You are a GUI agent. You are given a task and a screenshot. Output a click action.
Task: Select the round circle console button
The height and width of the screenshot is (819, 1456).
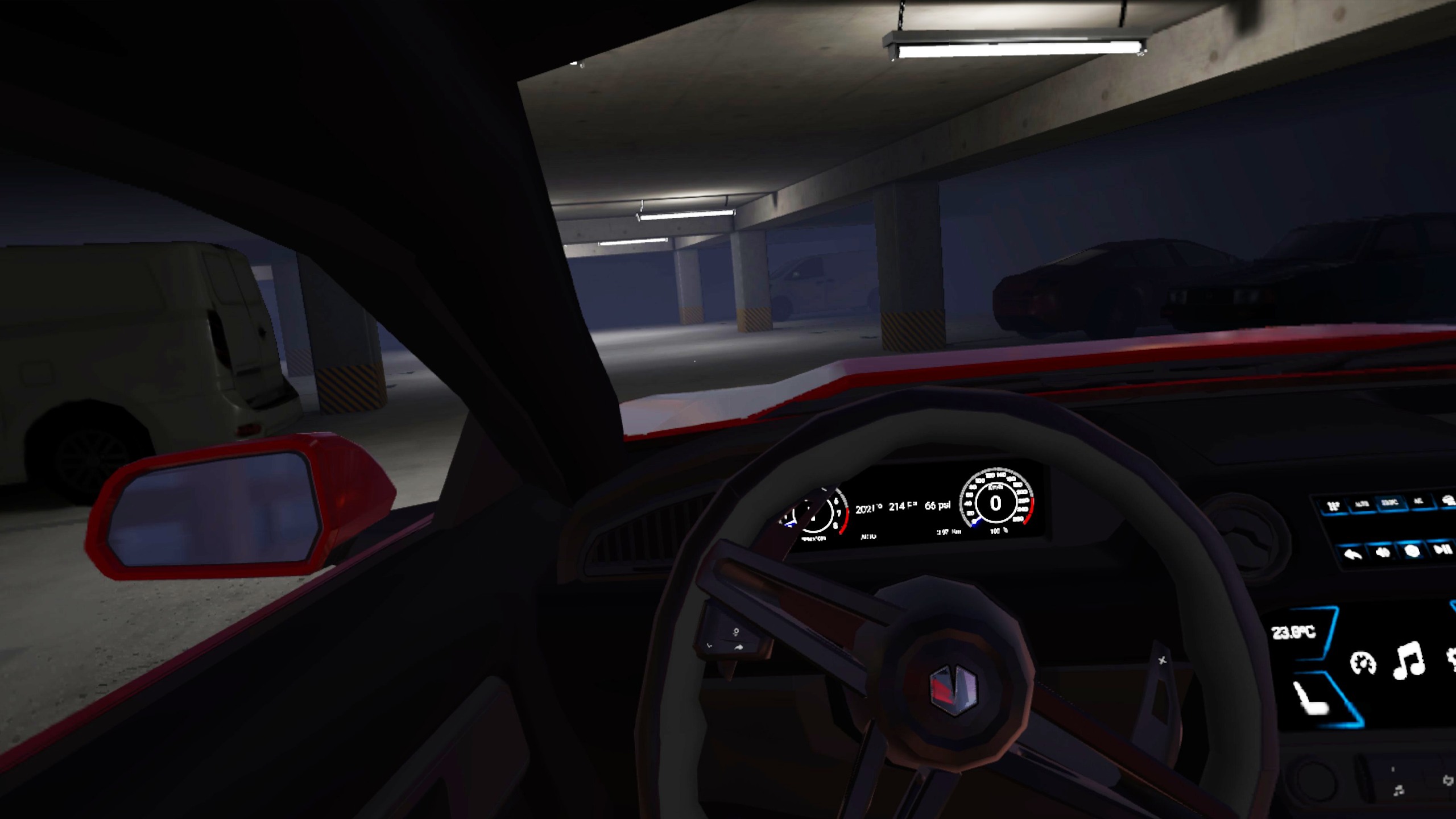(1412, 551)
